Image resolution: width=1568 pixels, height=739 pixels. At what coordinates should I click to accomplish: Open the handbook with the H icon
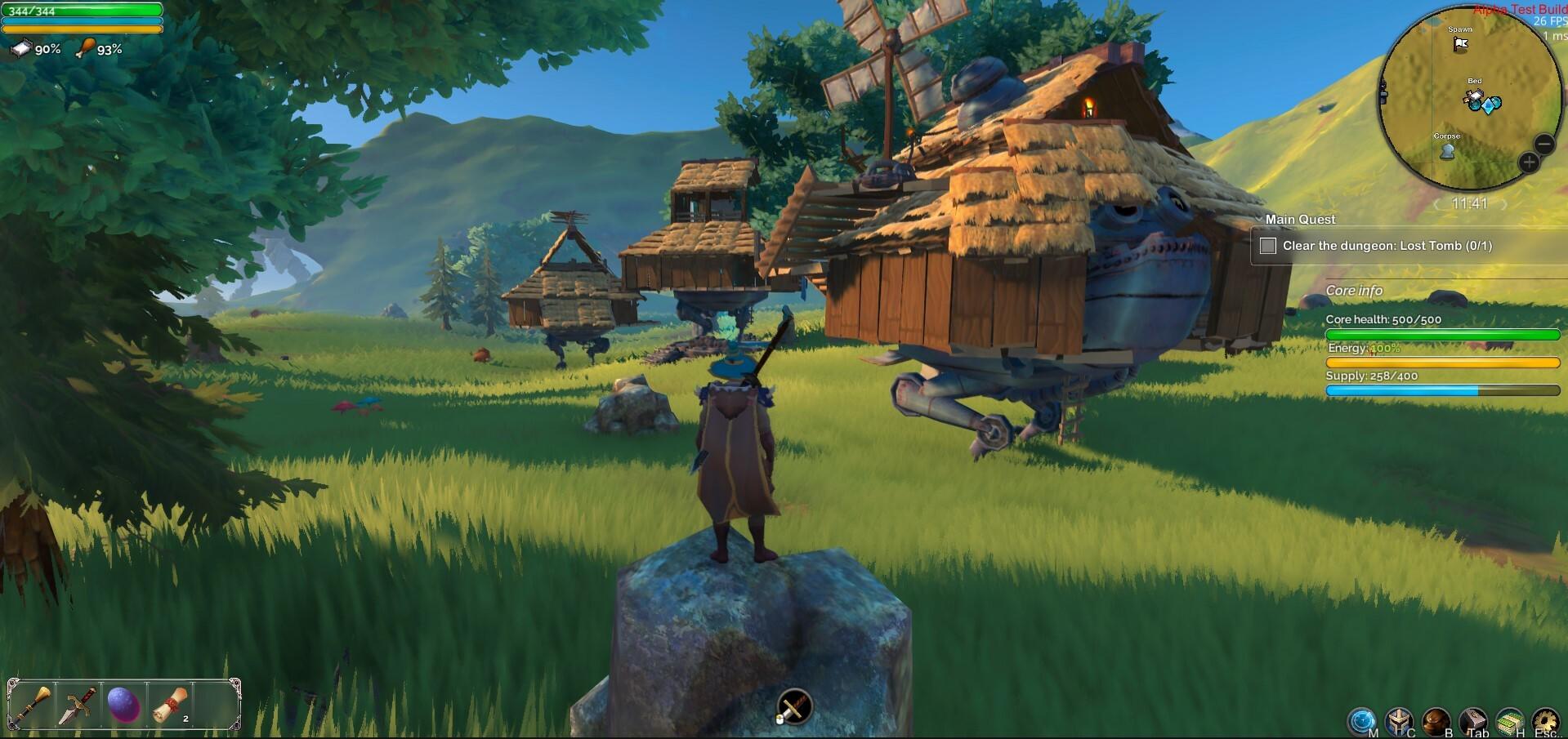[x=1509, y=719]
